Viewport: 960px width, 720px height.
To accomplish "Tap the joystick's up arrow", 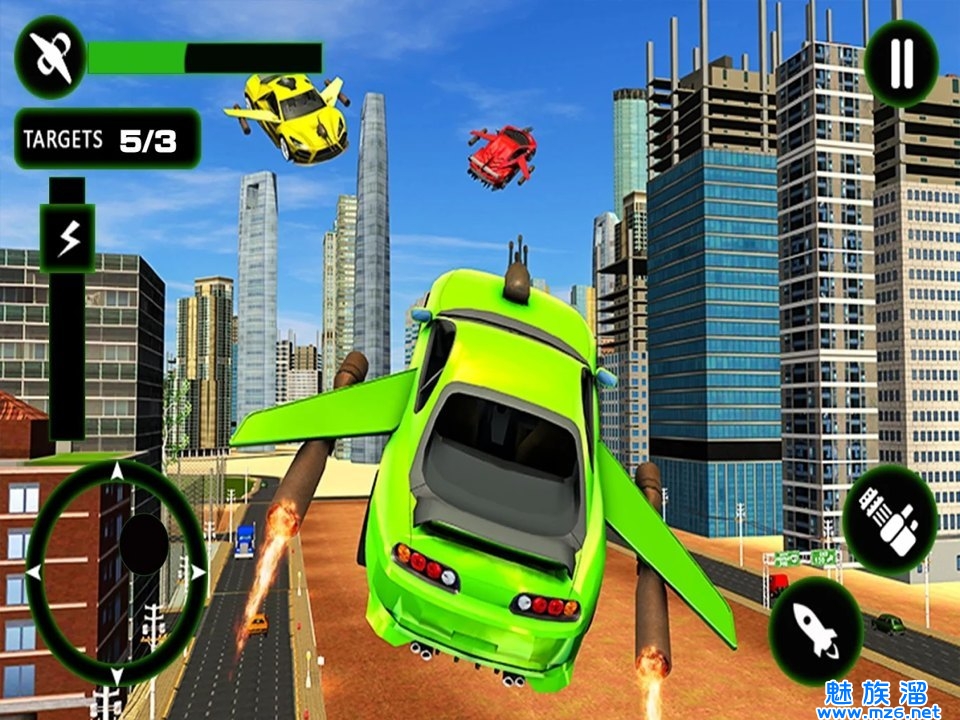I will point(116,471).
